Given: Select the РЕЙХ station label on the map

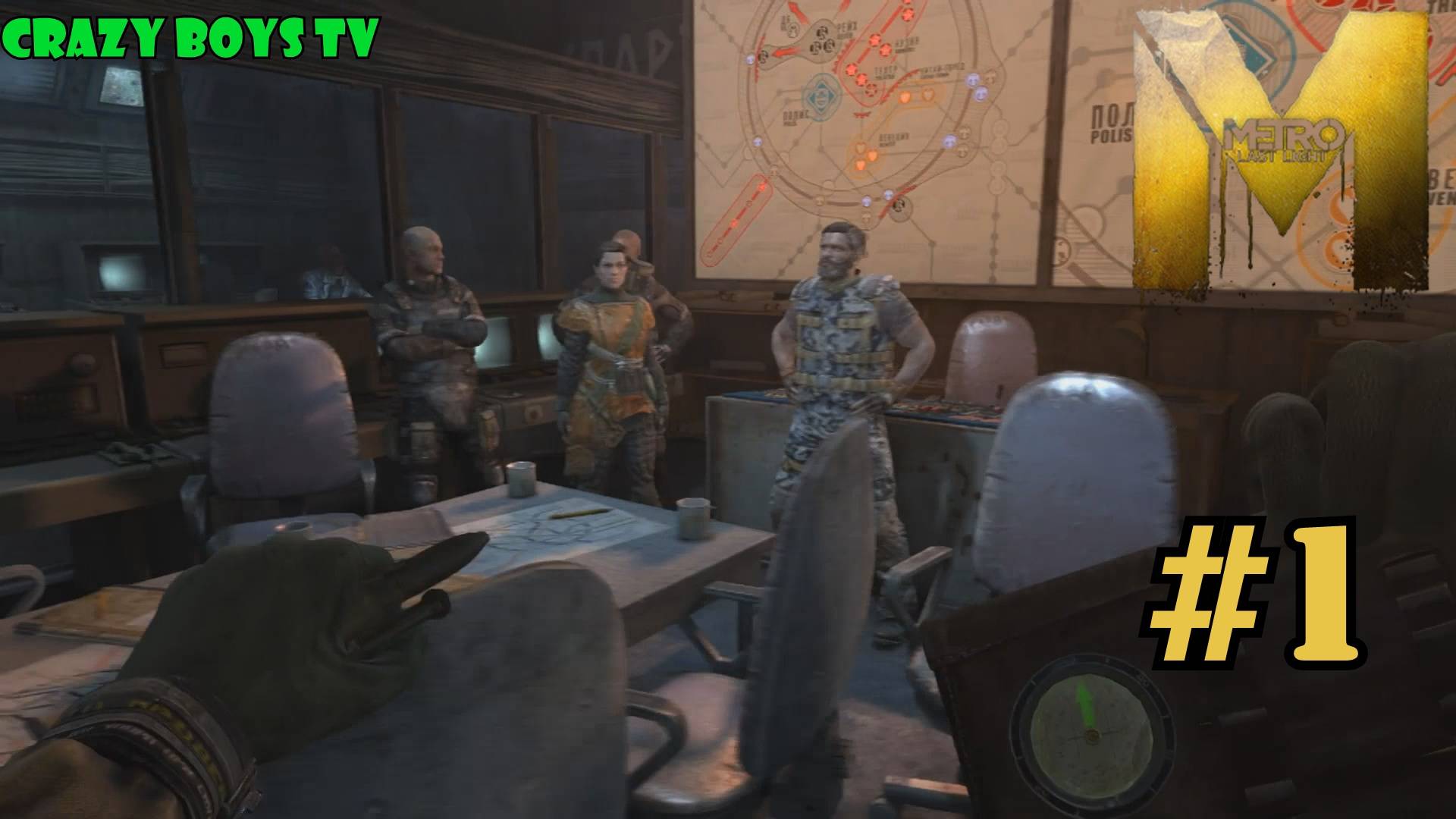Looking at the screenshot, I should tap(846, 28).
